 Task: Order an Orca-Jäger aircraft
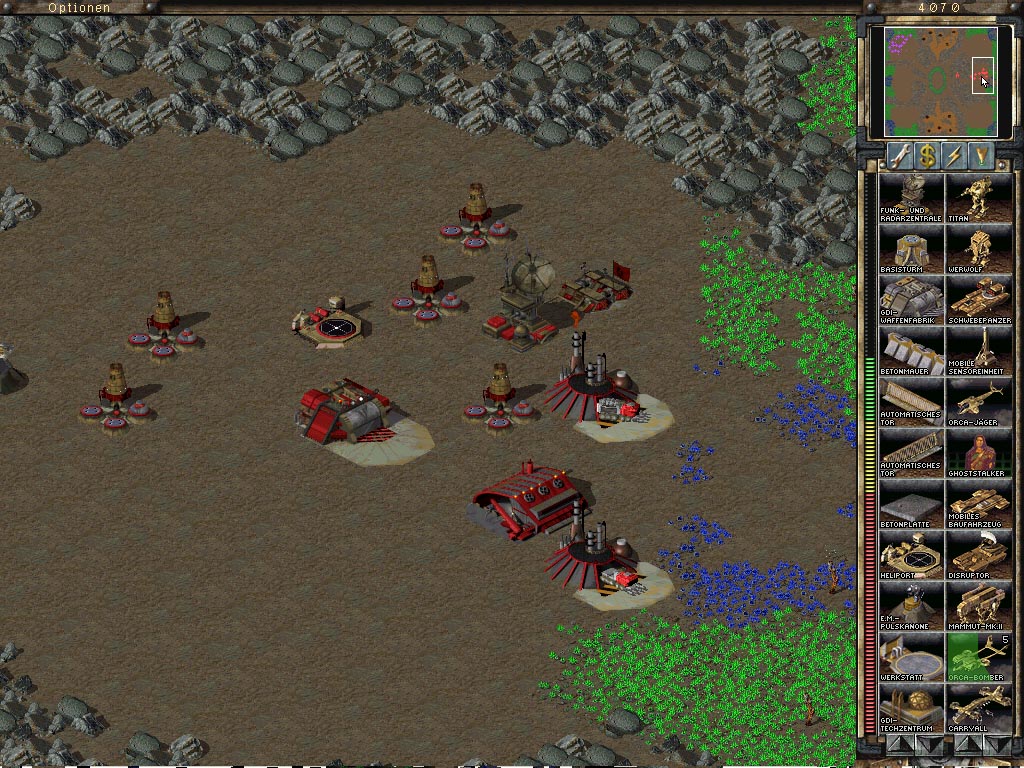[x=977, y=402]
